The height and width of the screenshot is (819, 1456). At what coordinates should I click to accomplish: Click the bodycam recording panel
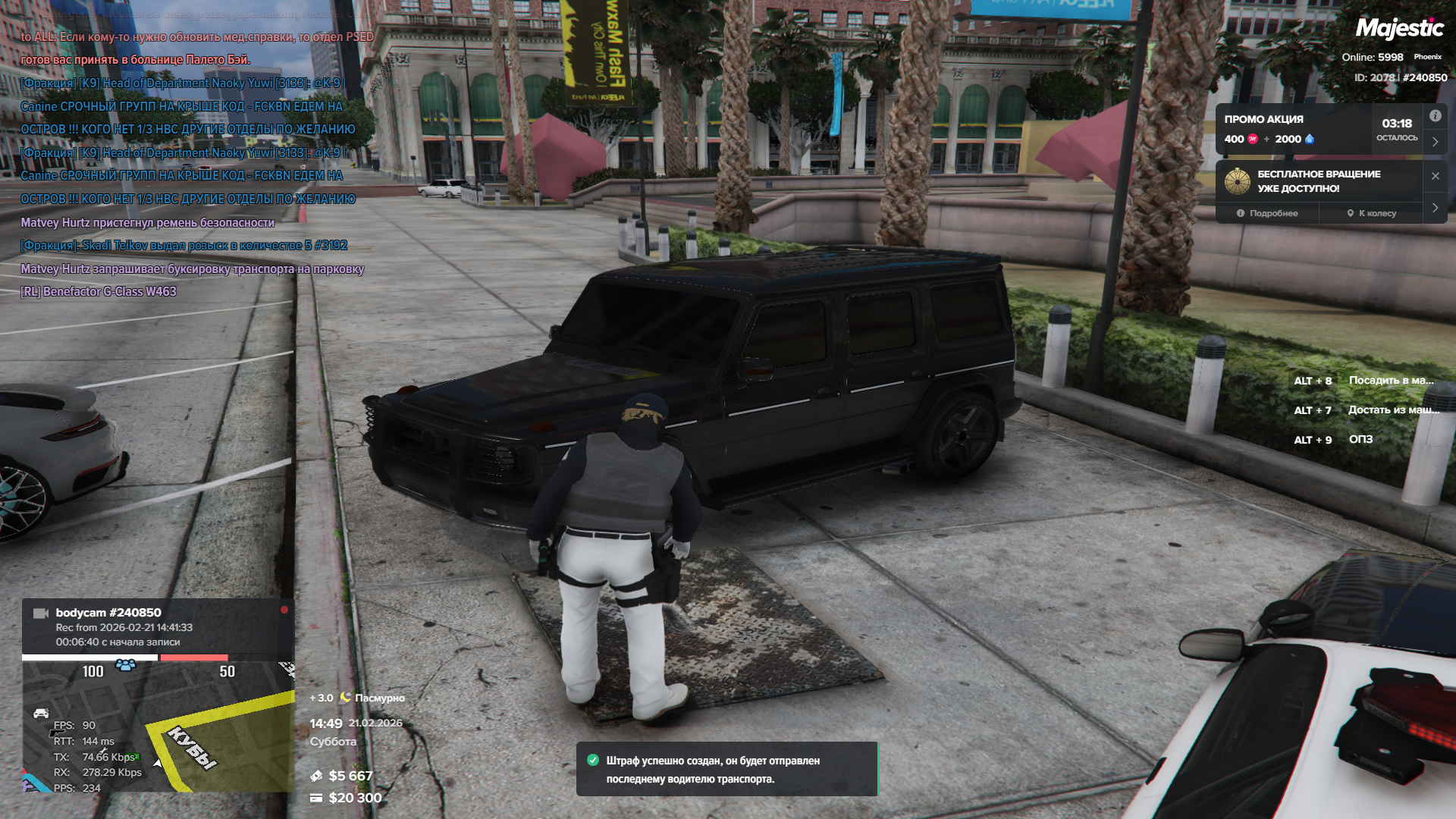click(158, 627)
